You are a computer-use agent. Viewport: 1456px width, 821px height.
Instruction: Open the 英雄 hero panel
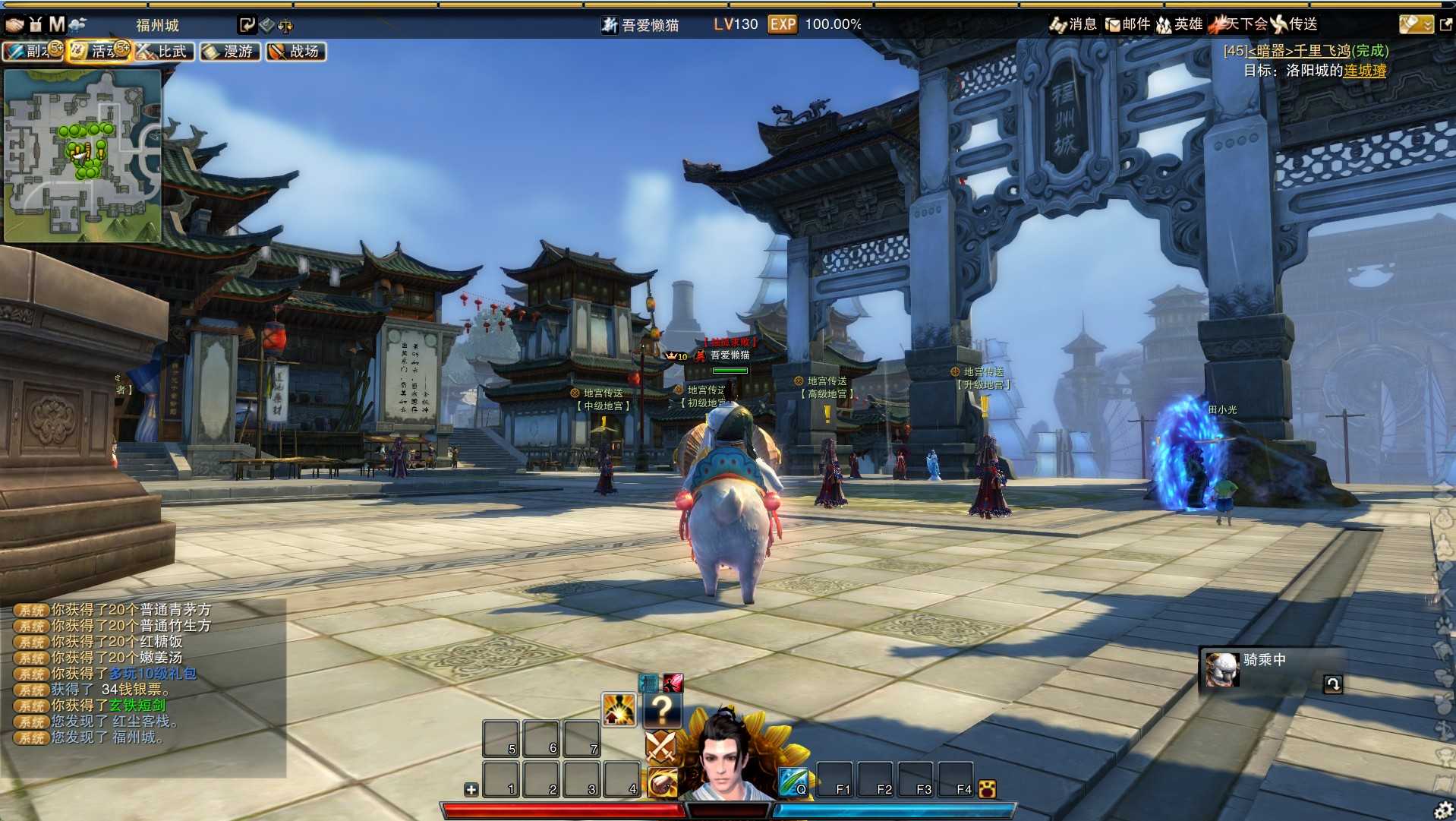[x=1180, y=24]
